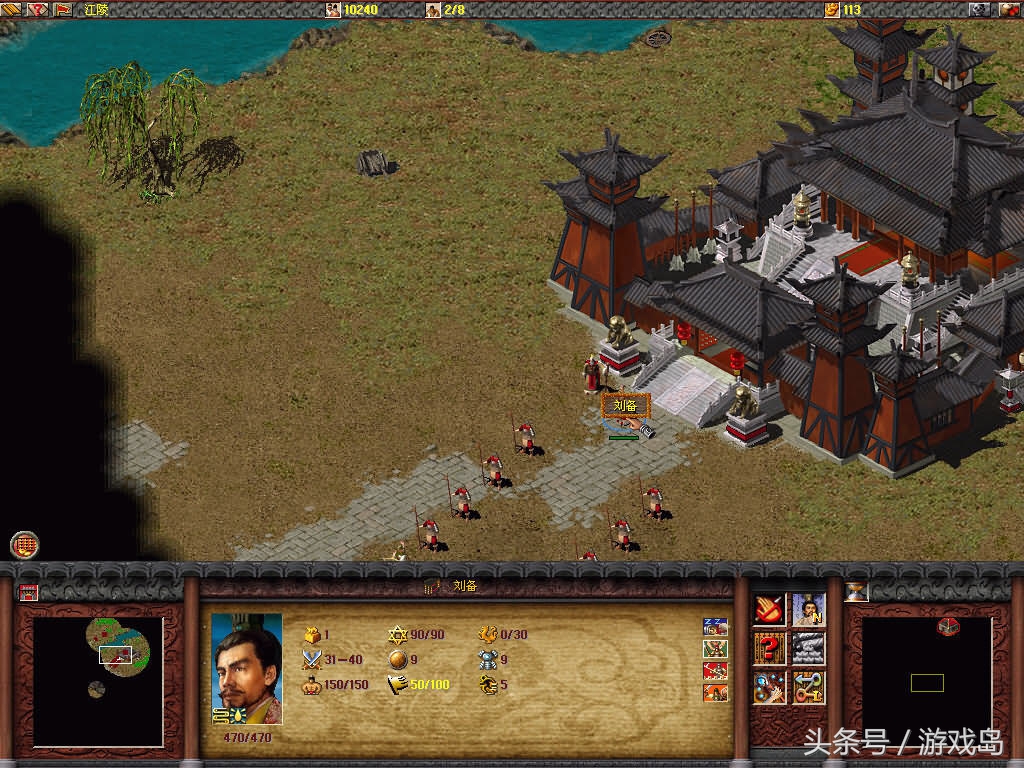
Task: Select the selected hero Liu Bei's name label
Action: coord(626,406)
